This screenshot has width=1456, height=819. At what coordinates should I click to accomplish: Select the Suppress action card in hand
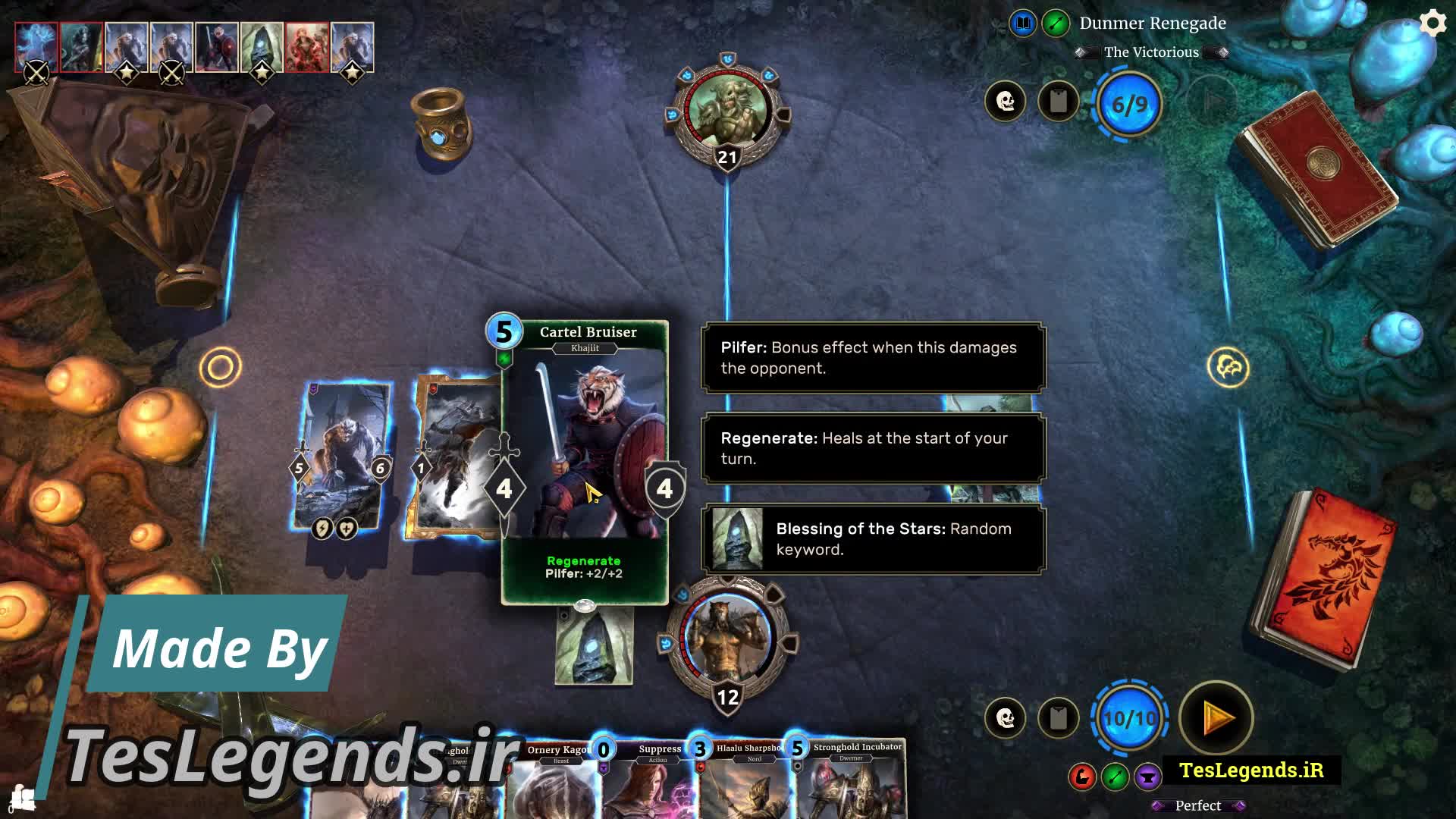click(x=651, y=781)
